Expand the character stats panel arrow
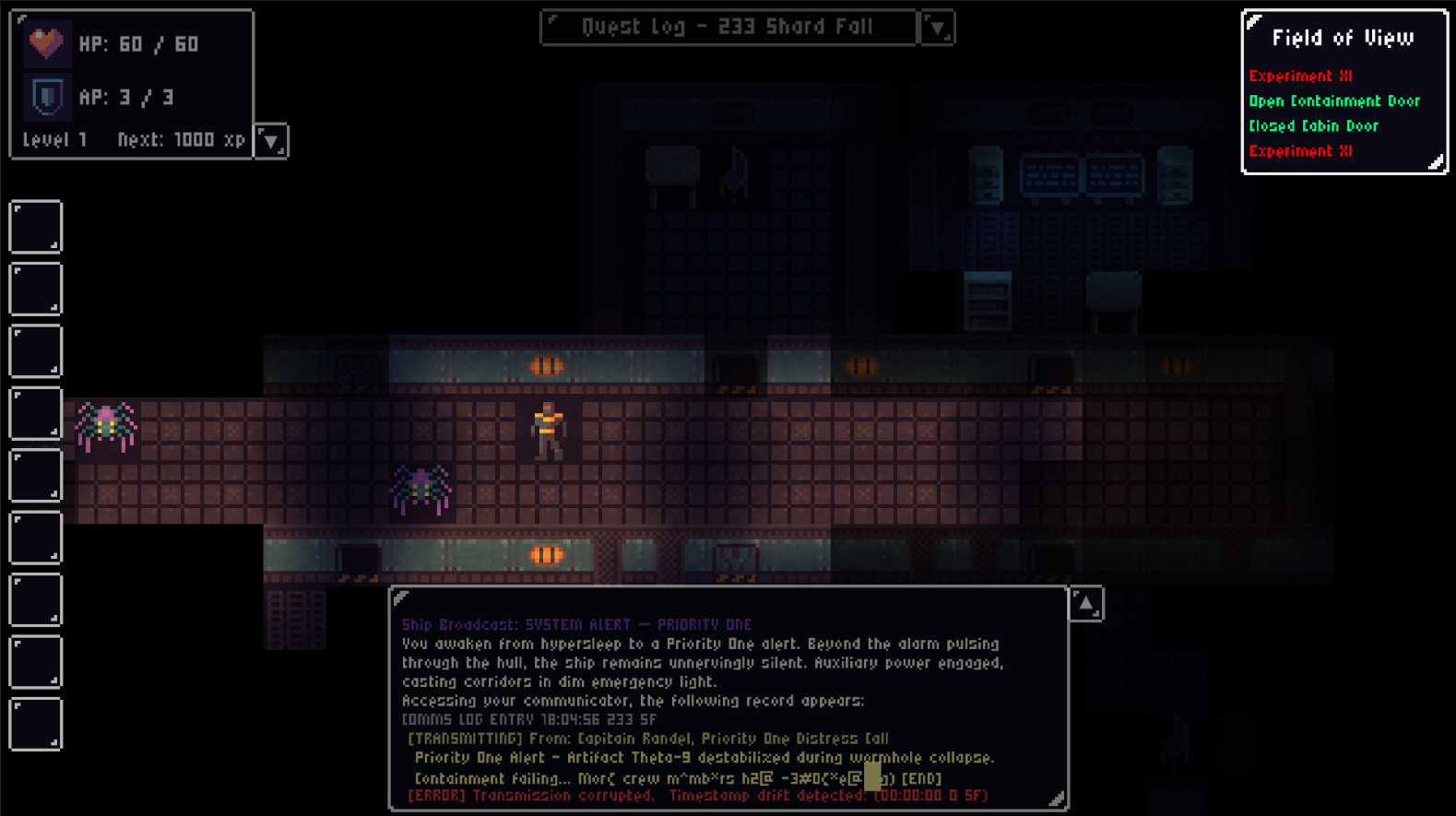The height and width of the screenshot is (816, 1456). 271,141
